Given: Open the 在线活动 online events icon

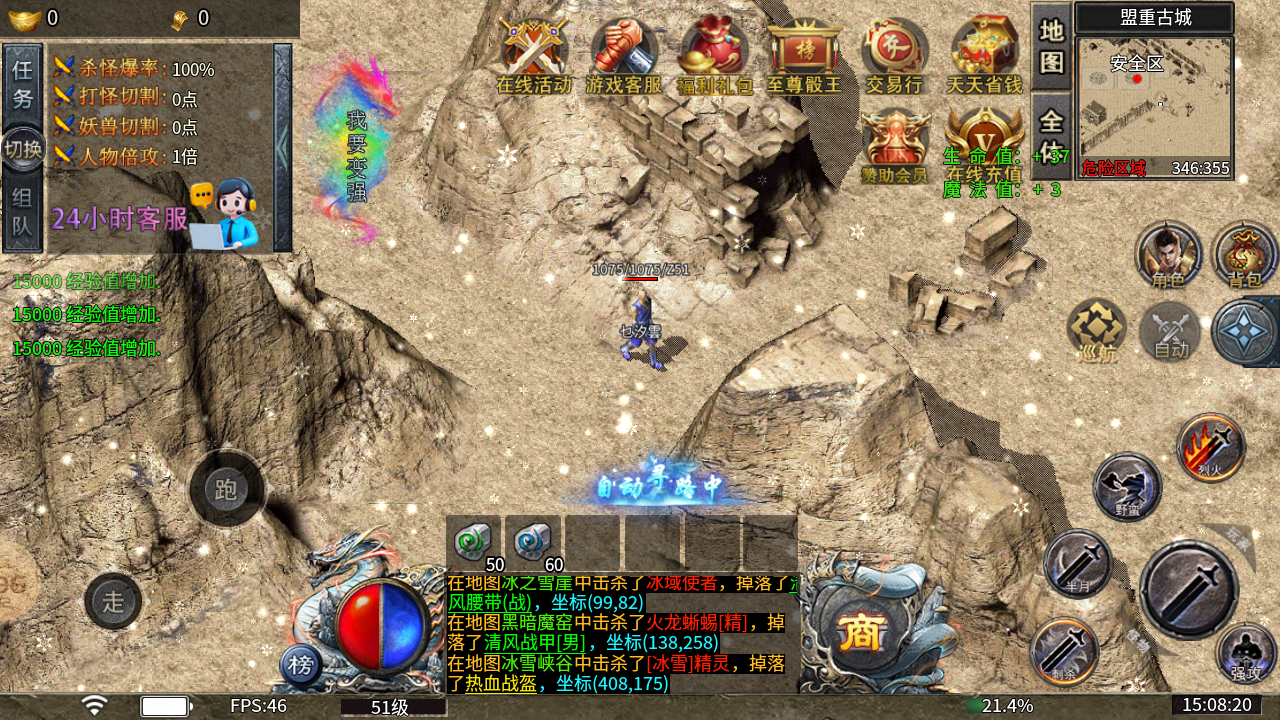Looking at the screenshot, I should (x=534, y=56).
